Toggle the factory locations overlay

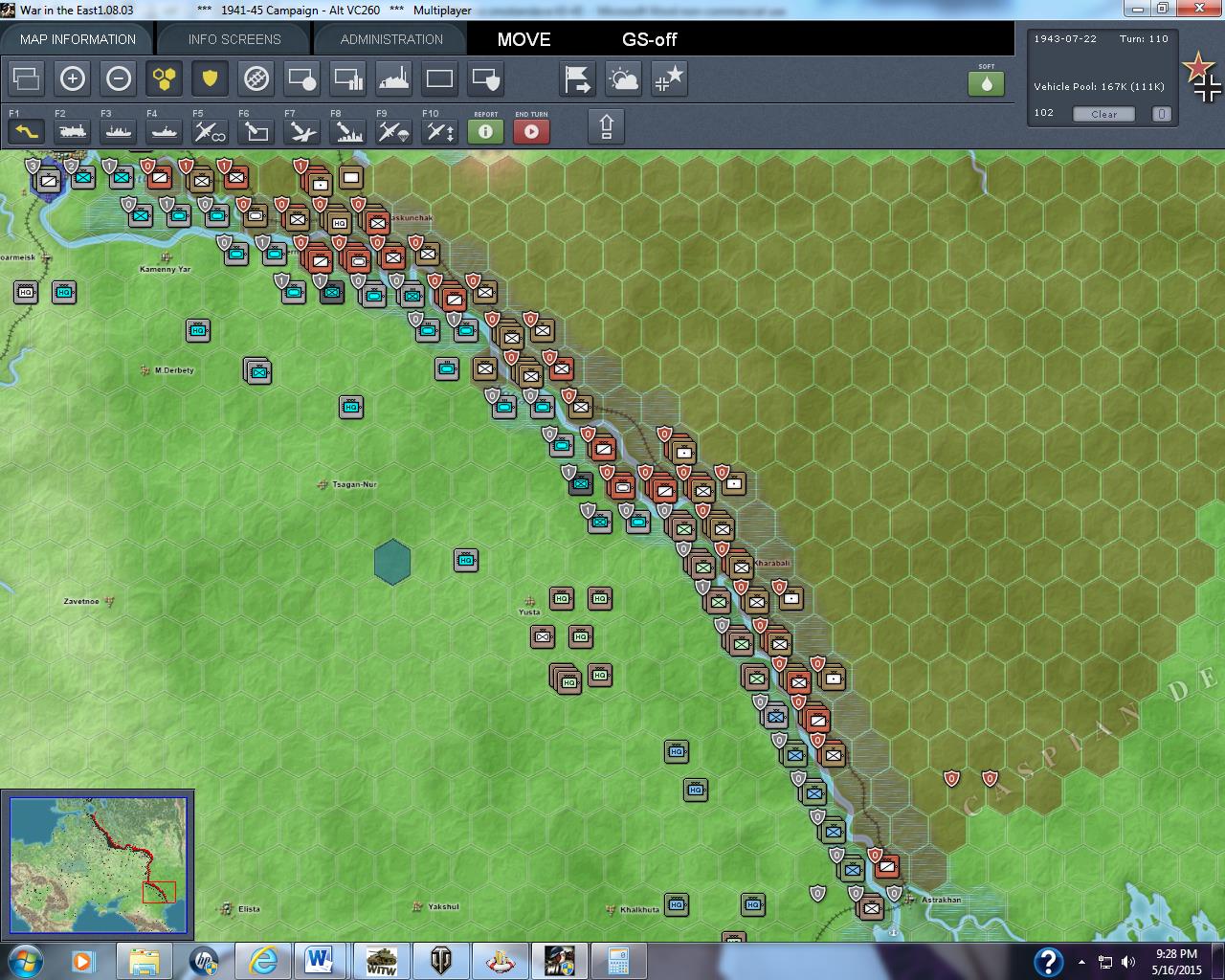pyautogui.click(x=394, y=79)
